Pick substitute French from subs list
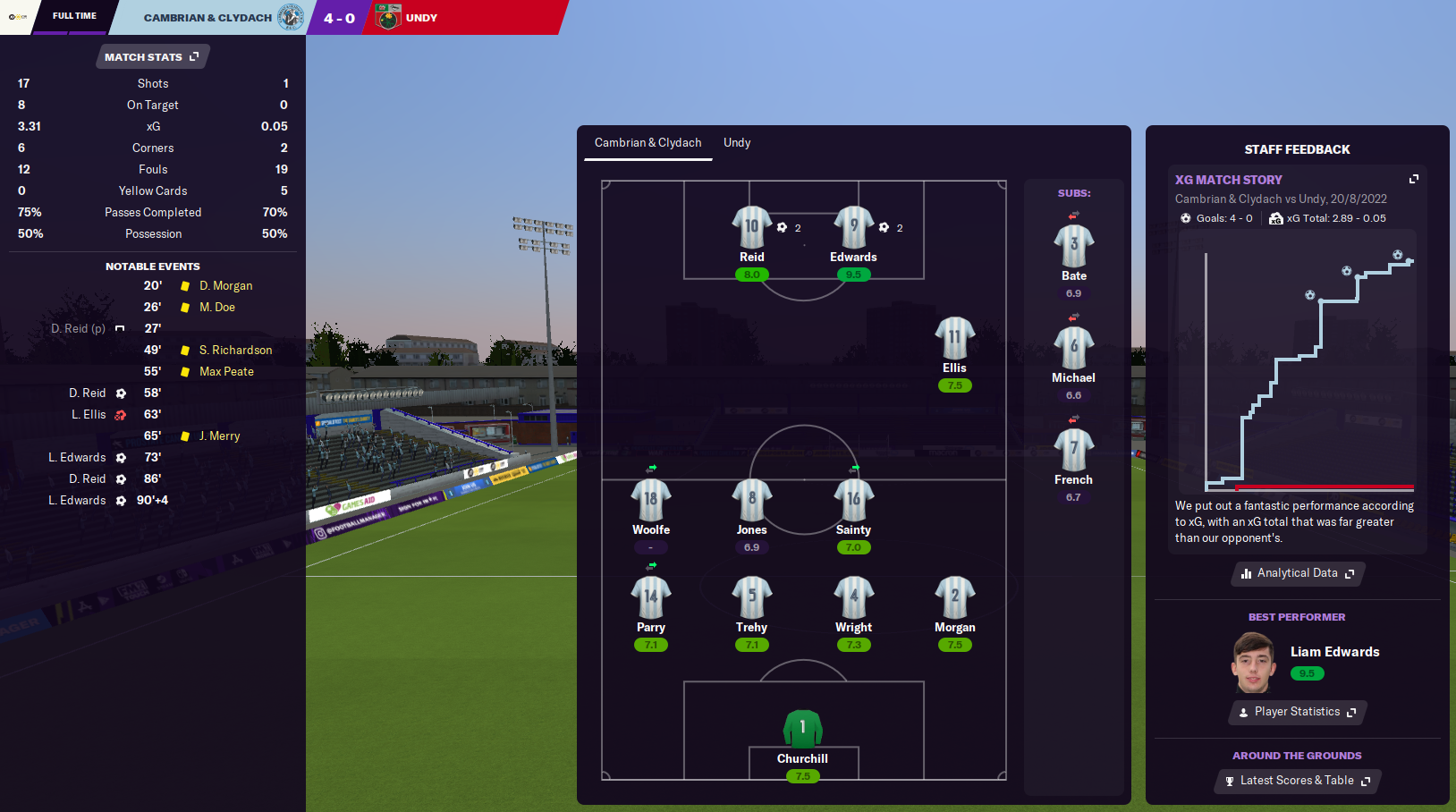Viewport: 1456px width, 812px height. pyautogui.click(x=1073, y=450)
